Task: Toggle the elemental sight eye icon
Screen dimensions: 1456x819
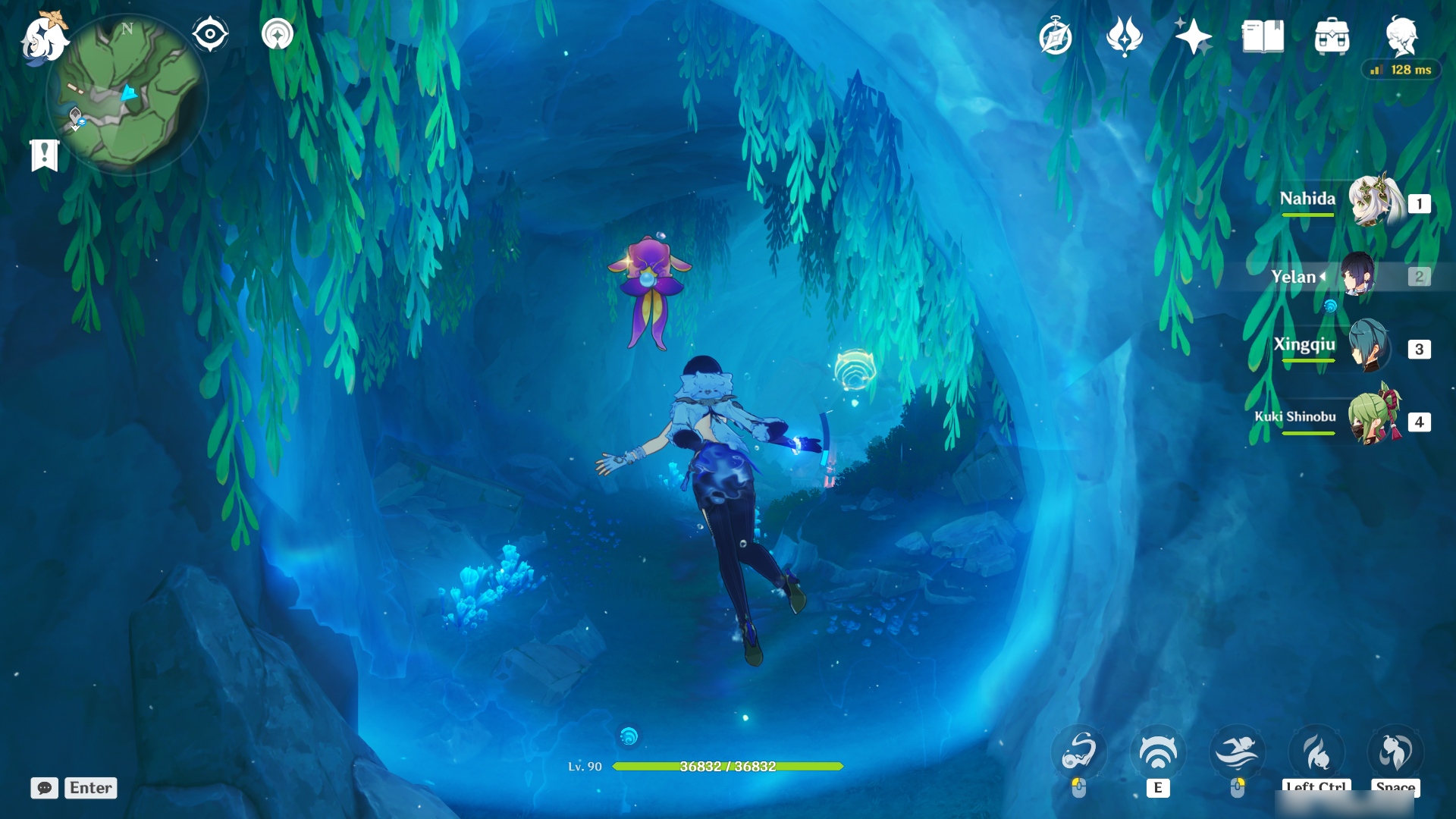Action: point(210,34)
